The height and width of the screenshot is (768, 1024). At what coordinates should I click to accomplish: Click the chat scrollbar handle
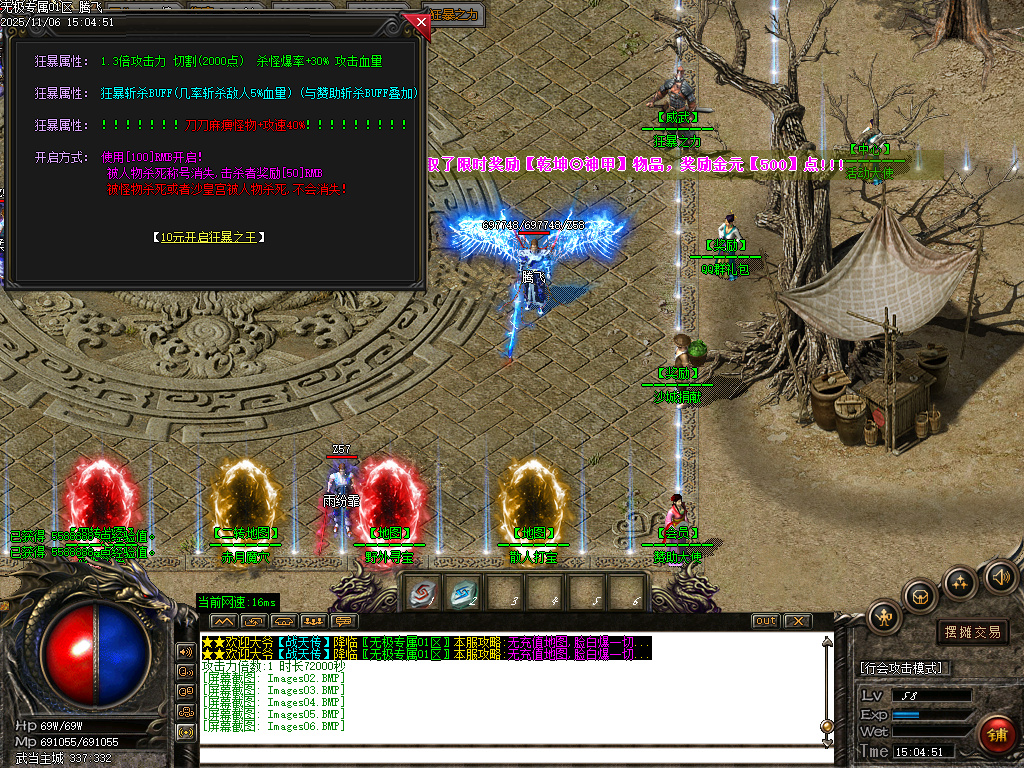[826, 726]
